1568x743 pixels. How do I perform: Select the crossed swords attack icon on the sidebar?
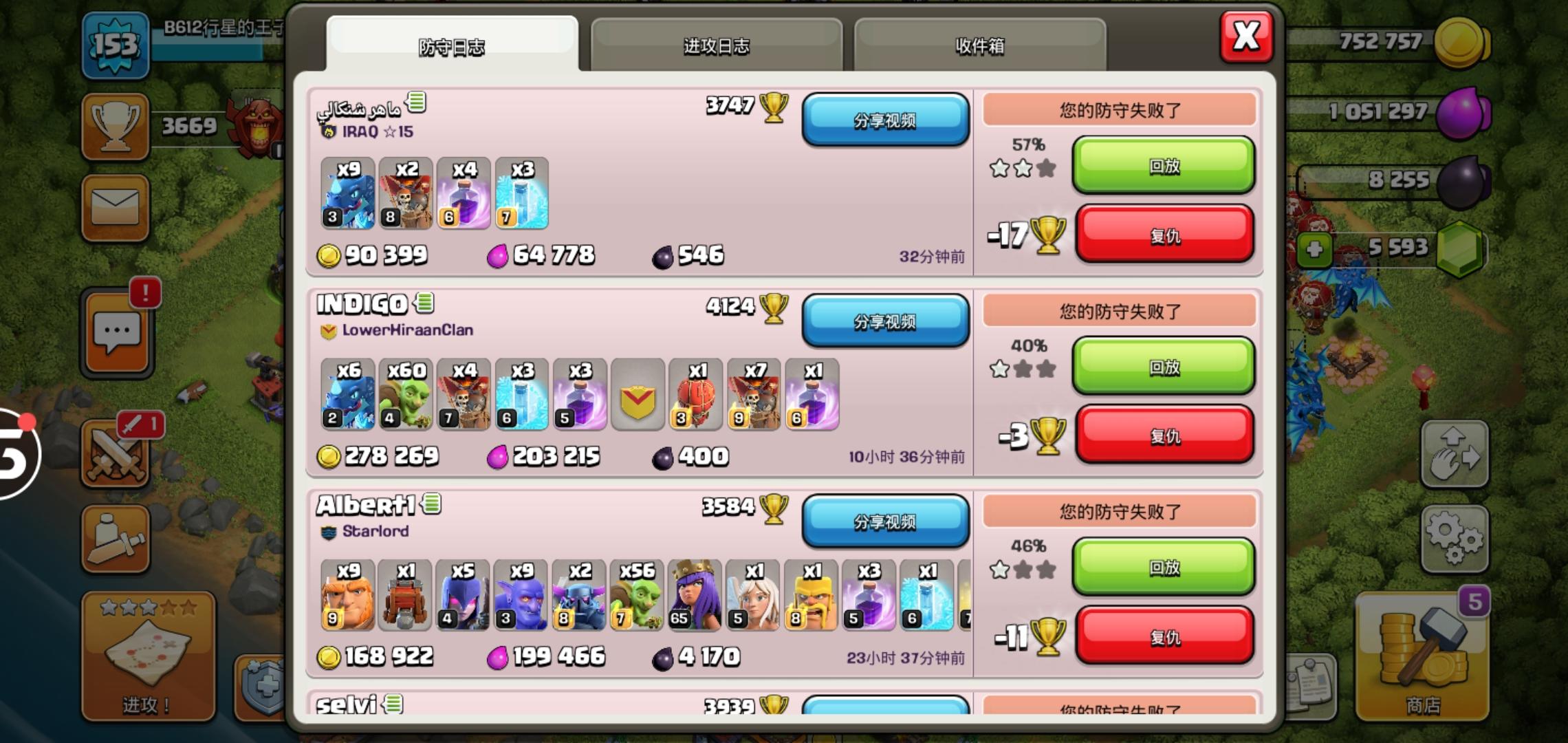coord(114,454)
